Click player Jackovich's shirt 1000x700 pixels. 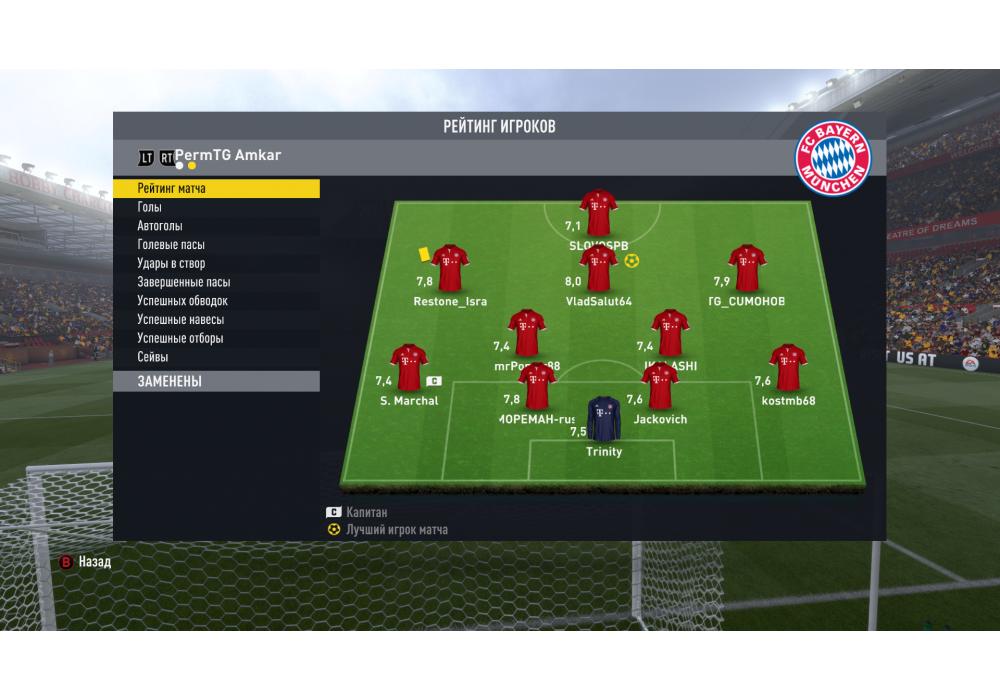[660, 387]
